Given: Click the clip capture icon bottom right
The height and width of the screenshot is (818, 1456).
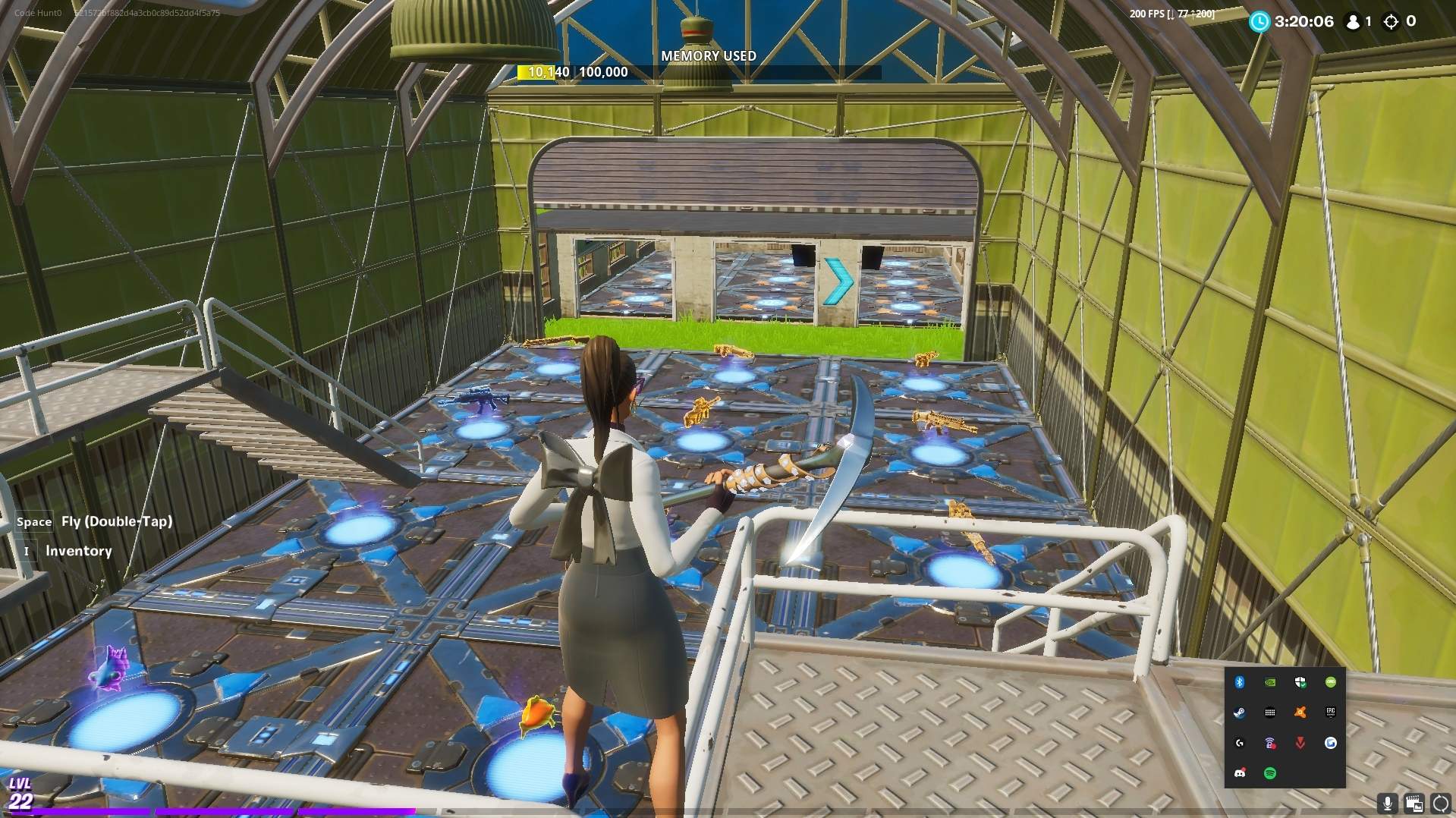Looking at the screenshot, I should (x=1414, y=803).
